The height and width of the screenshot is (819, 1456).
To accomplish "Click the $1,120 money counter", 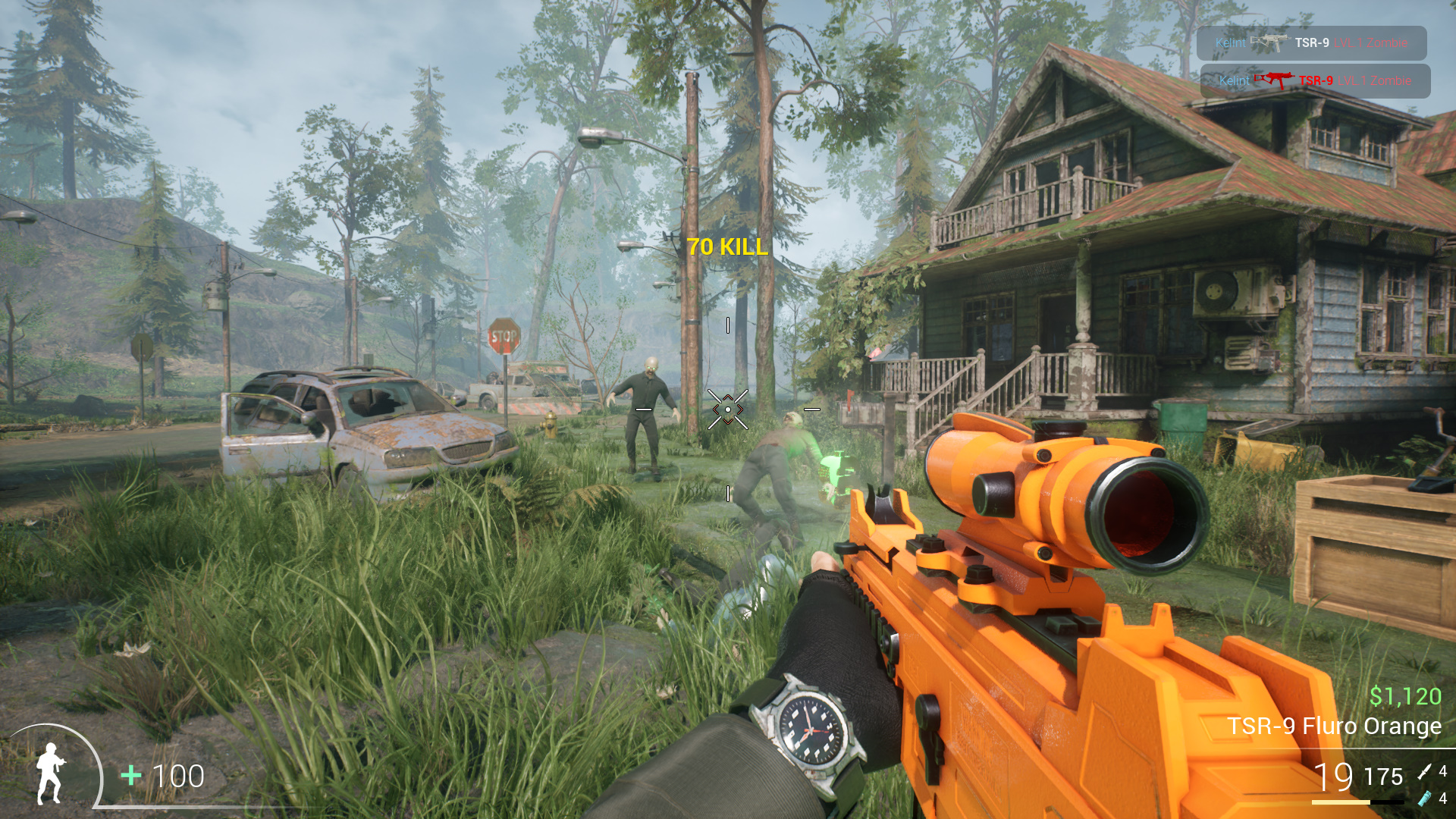I will click(1406, 694).
